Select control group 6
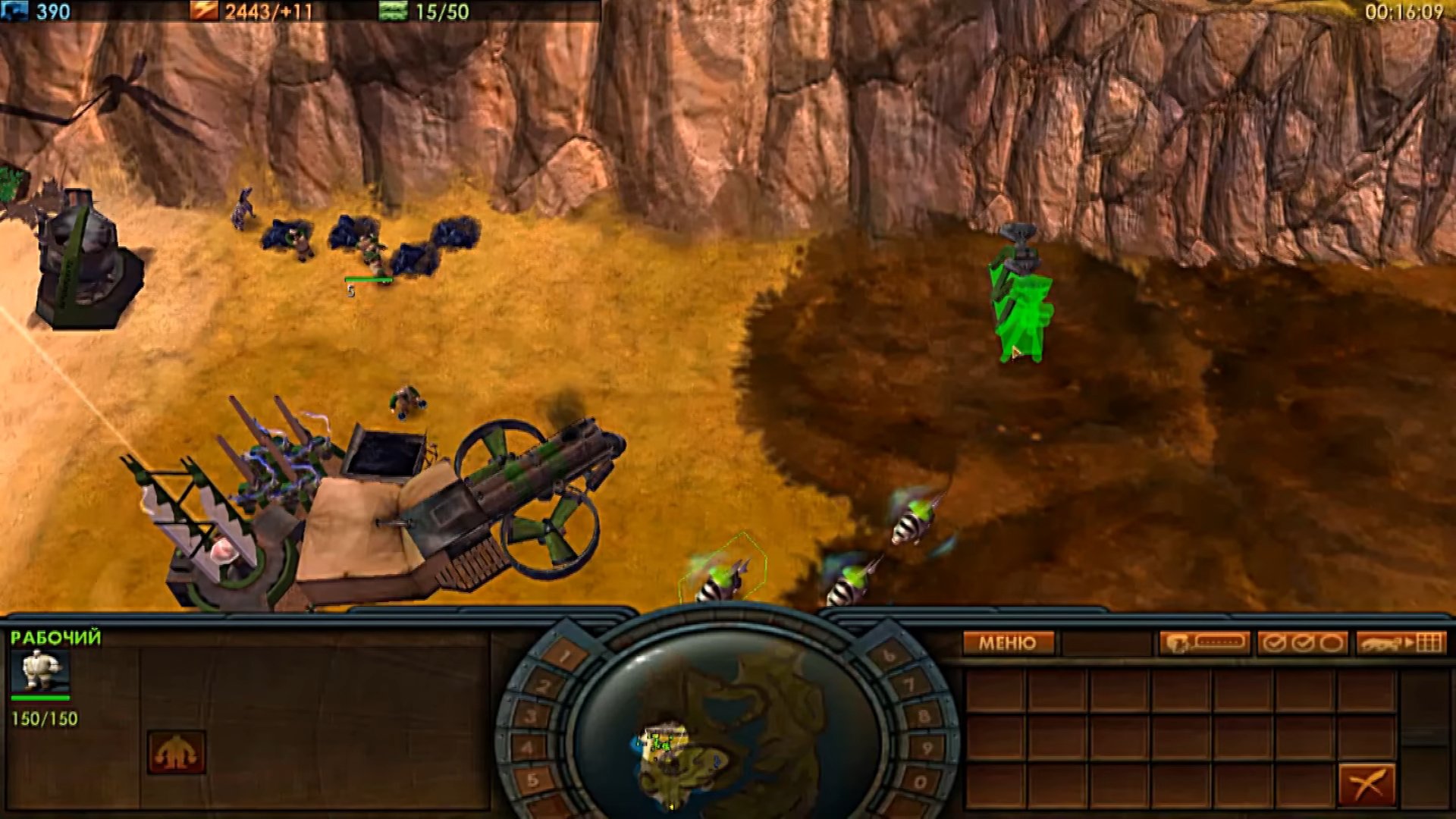 (x=890, y=656)
